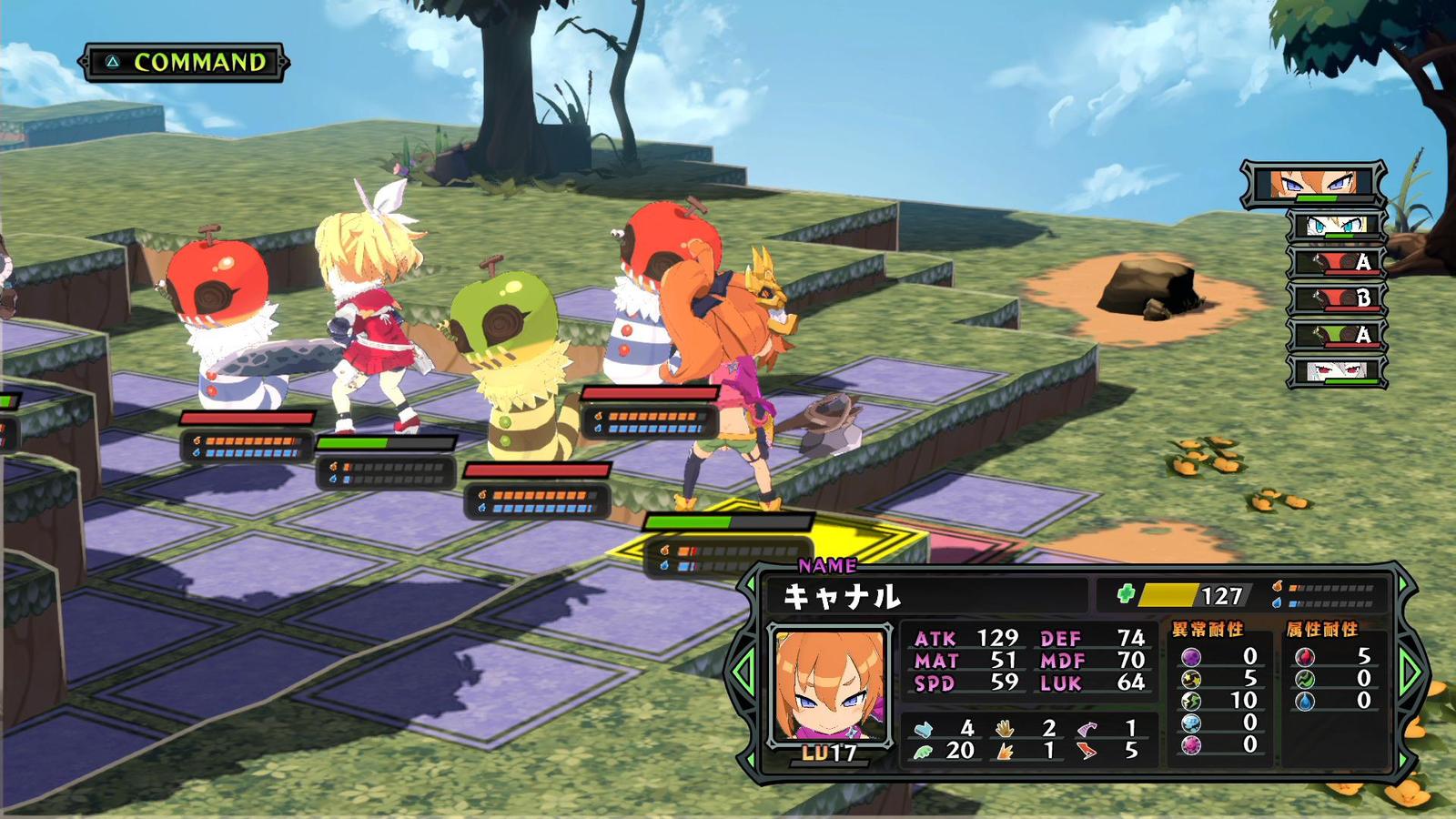Open the COMMAND menu

pyautogui.click(x=186, y=62)
